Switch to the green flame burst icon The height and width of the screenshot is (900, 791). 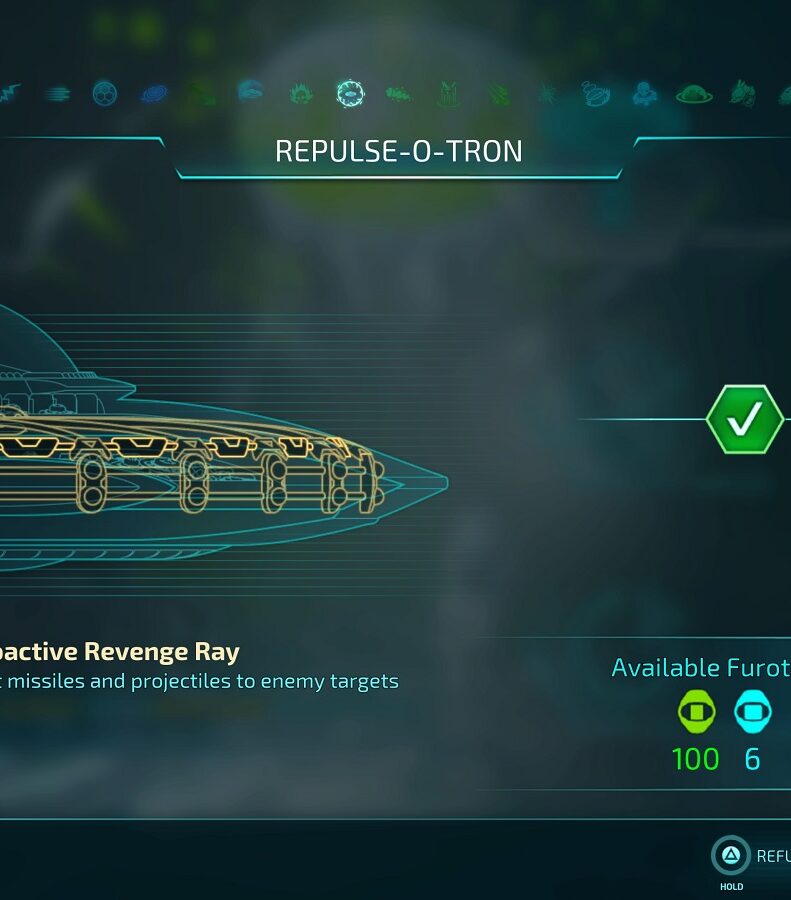tap(301, 94)
